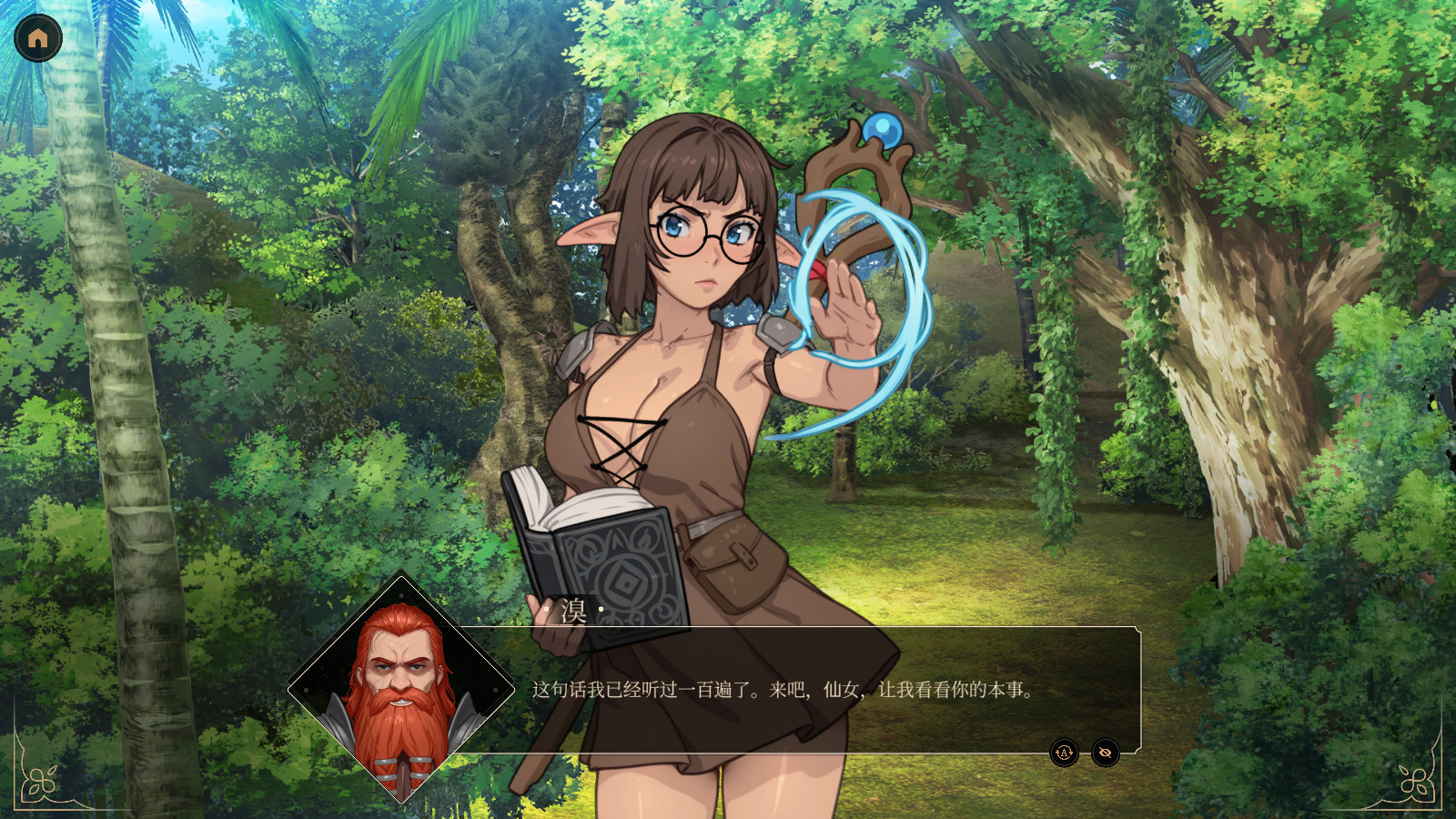The height and width of the screenshot is (819, 1456).
Task: Toggle auto-advance dialogue mode
Action: (1064, 753)
